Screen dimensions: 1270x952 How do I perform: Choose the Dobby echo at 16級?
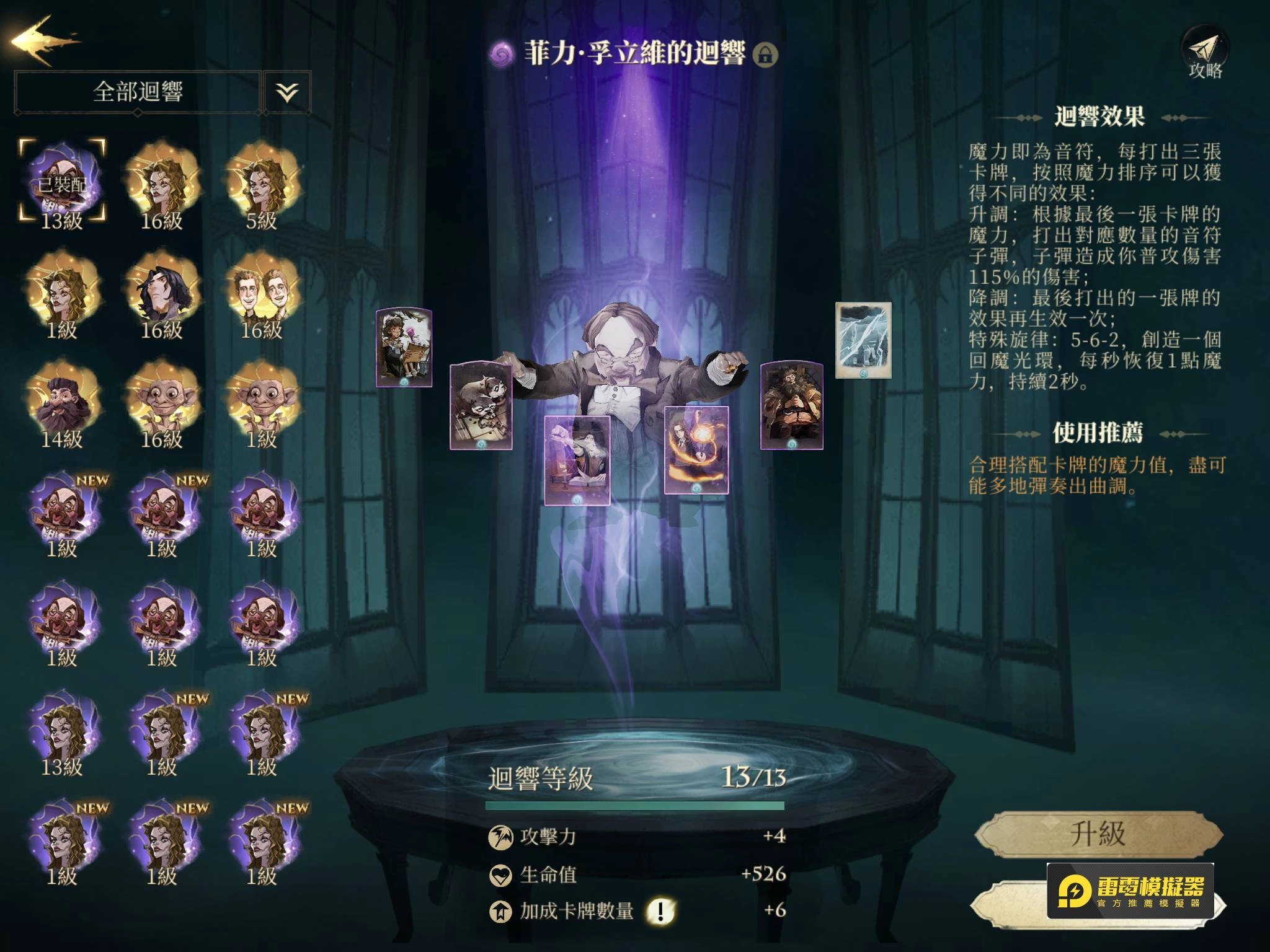[x=162, y=402]
